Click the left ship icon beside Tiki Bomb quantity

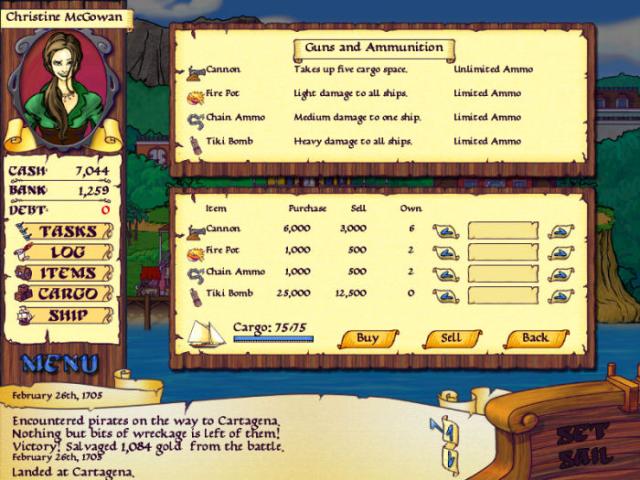446,294
